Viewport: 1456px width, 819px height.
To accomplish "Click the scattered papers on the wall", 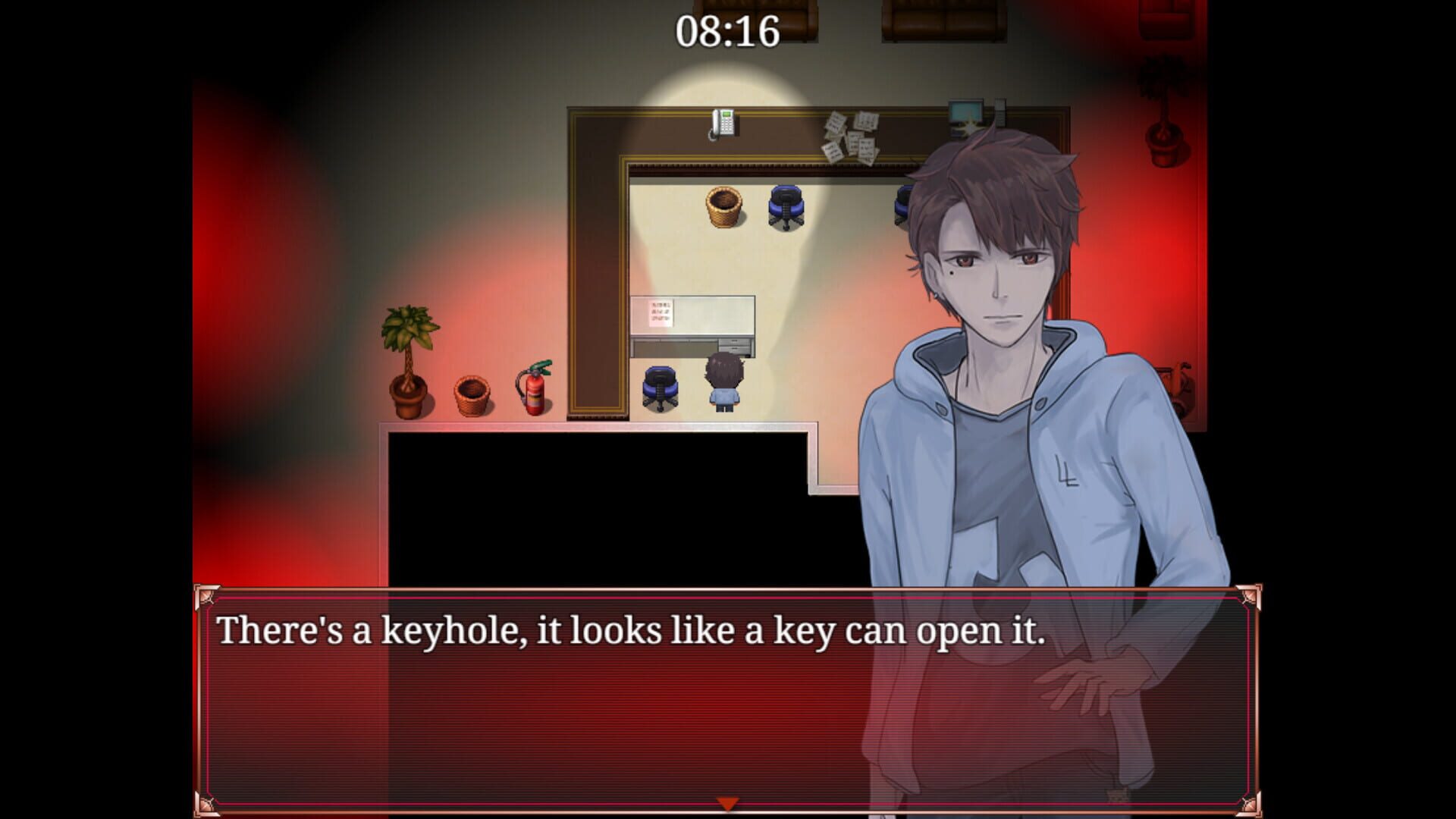I will tap(849, 136).
